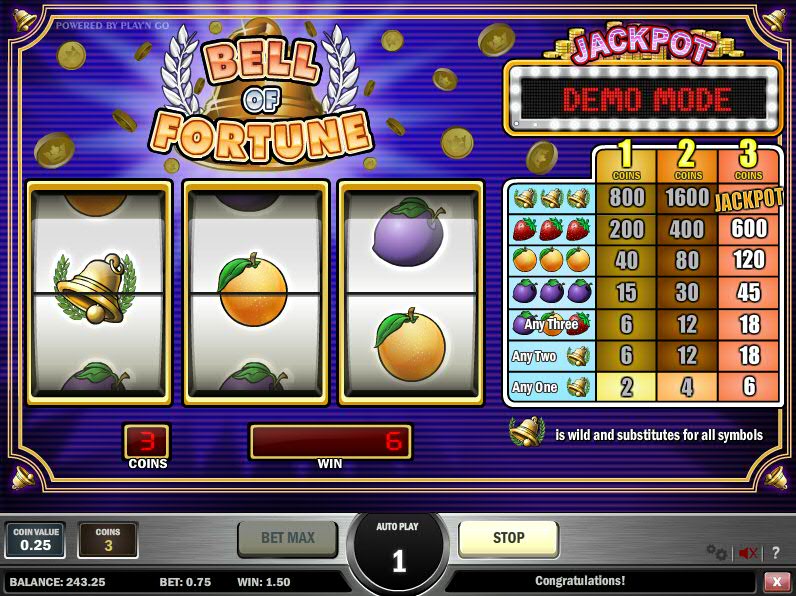Toggle the muted speaker sound icon
The width and height of the screenshot is (796, 596).
pos(747,552)
